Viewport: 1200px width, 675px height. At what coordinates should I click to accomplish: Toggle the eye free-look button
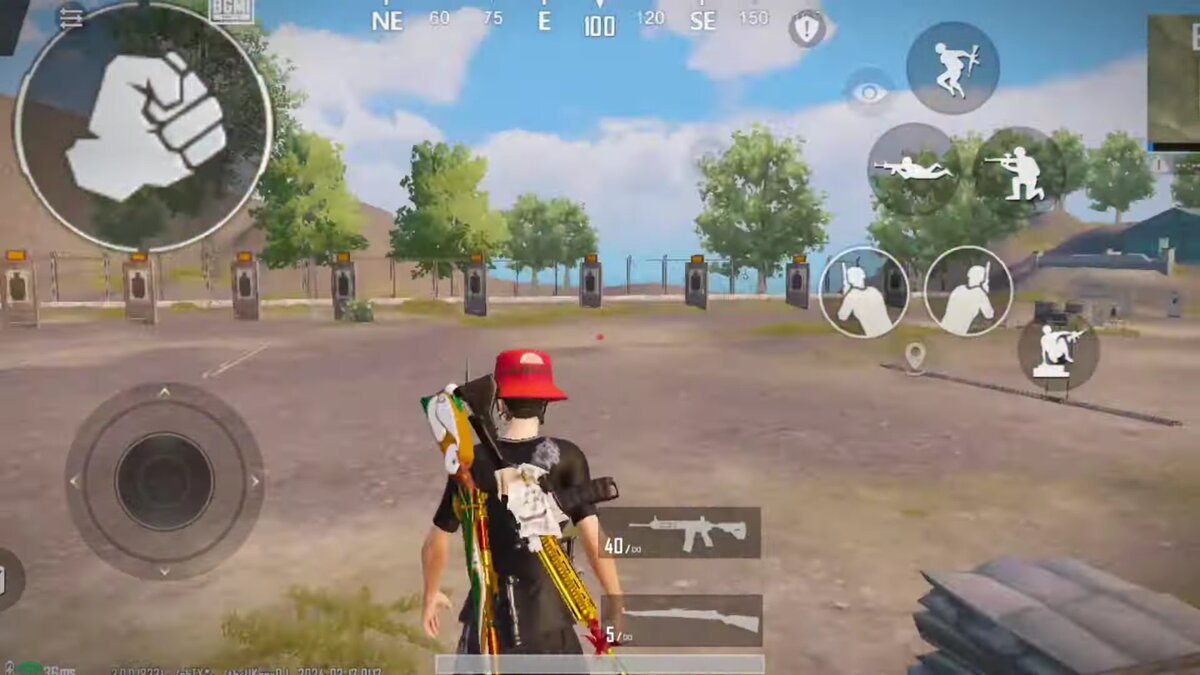(x=869, y=93)
